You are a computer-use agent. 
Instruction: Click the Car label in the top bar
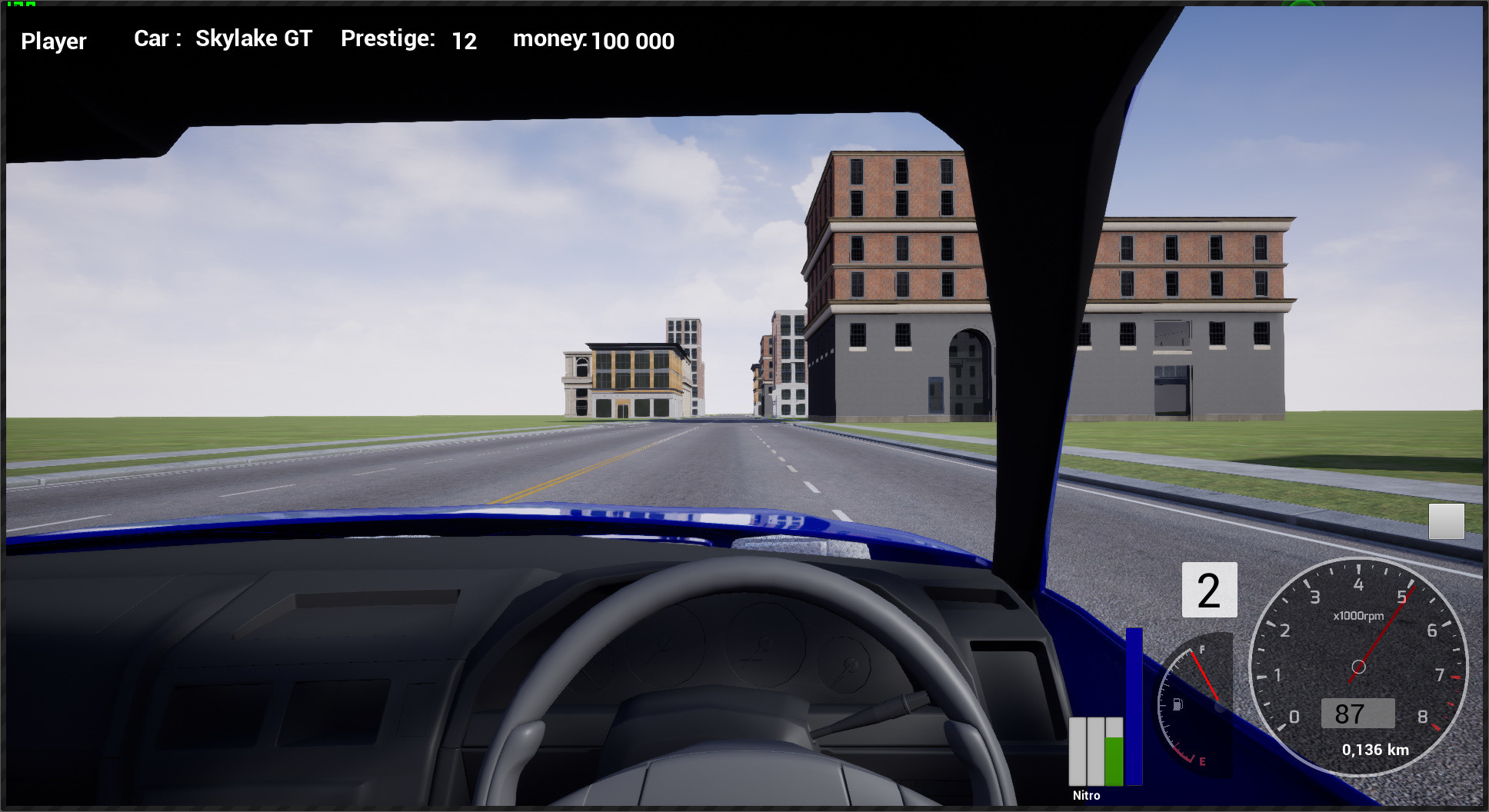154,38
